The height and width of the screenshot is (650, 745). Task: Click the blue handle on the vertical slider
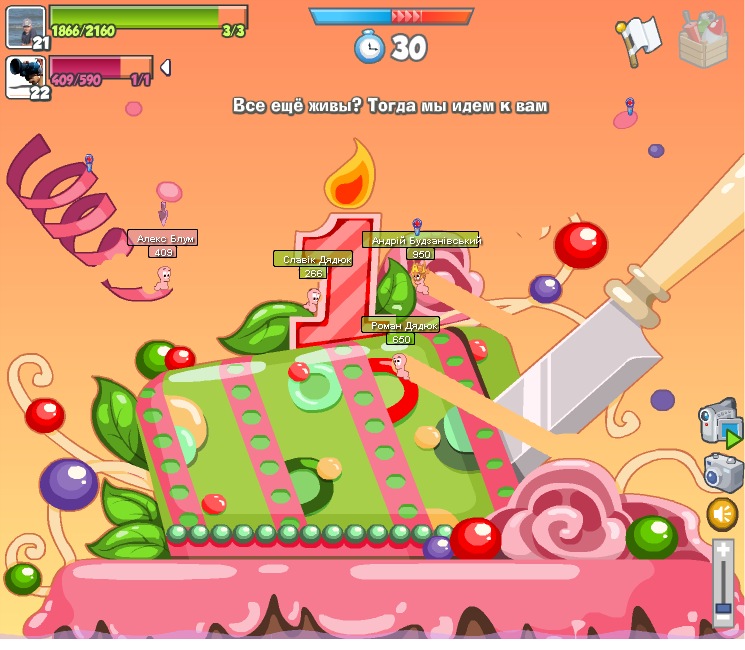pos(723,609)
